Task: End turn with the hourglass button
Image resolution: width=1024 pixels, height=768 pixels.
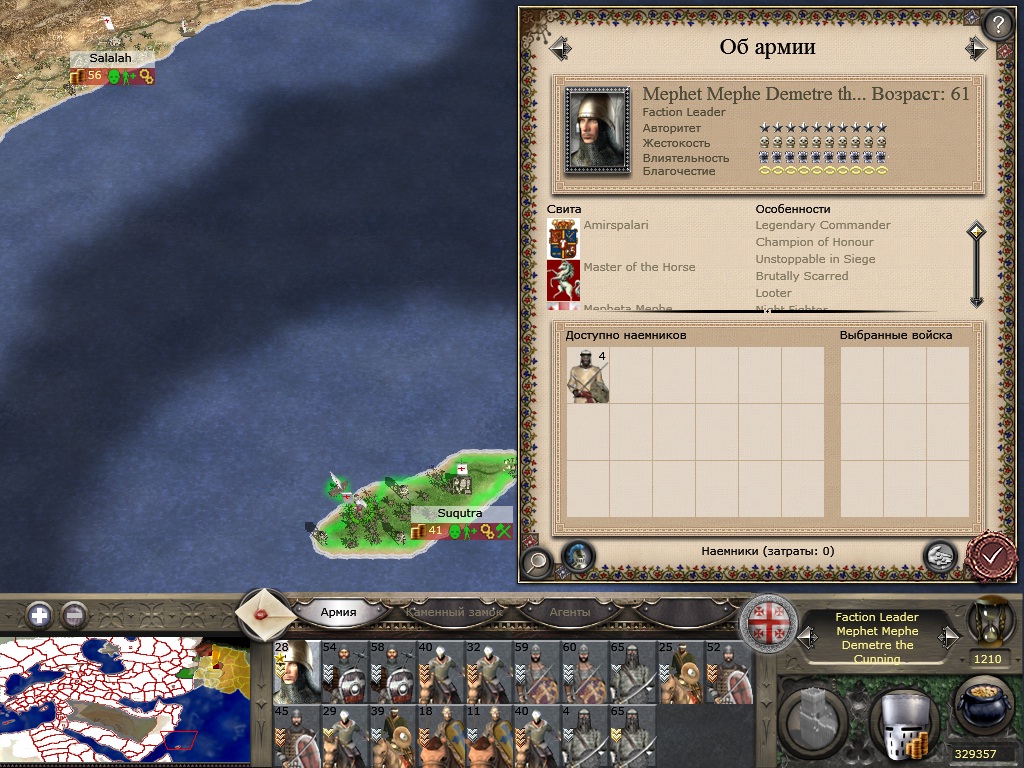Action: pyautogui.click(x=988, y=622)
